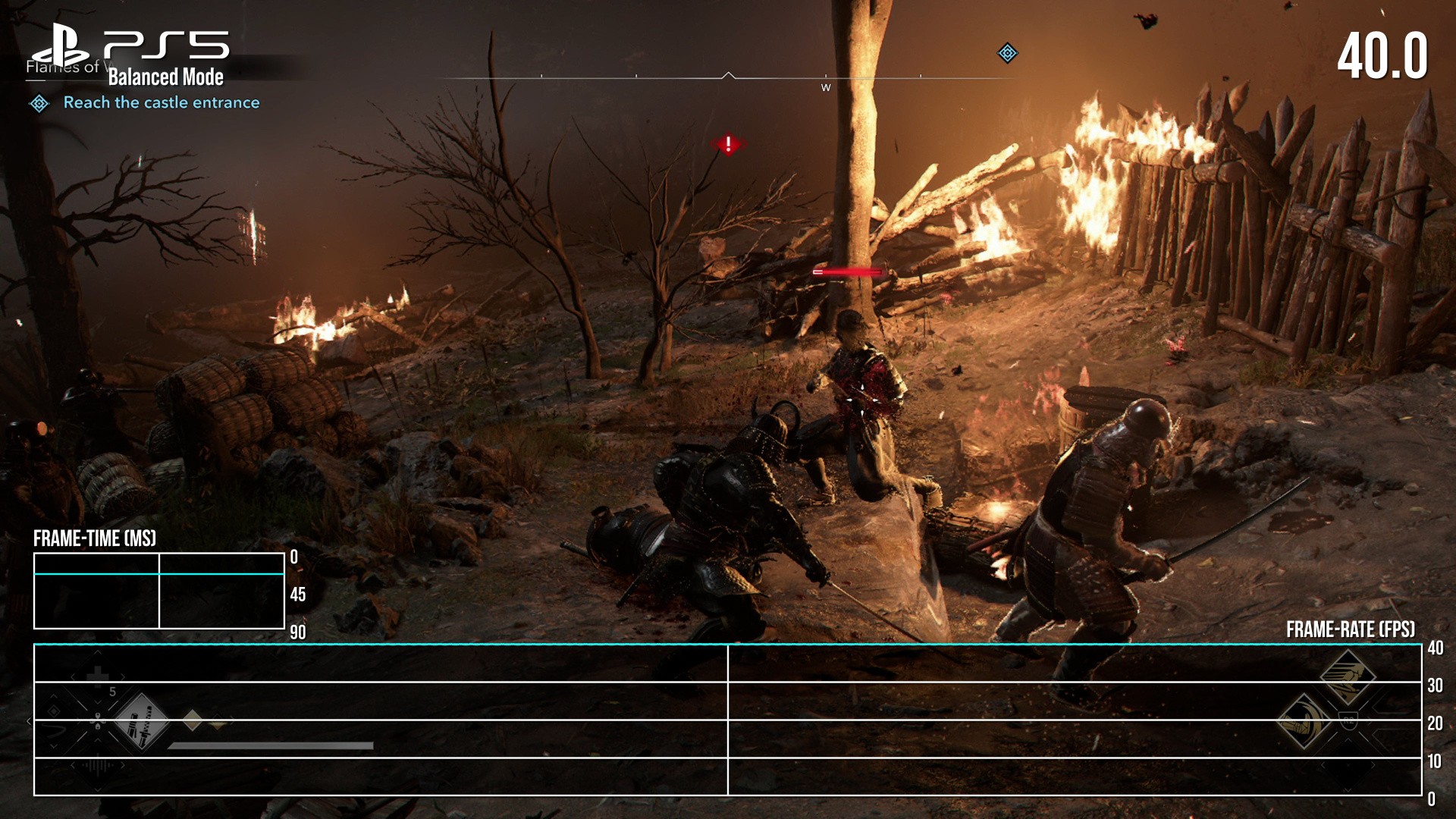
Task: Select the "Reach the castle entrance" objective tracker
Action: [x=161, y=102]
